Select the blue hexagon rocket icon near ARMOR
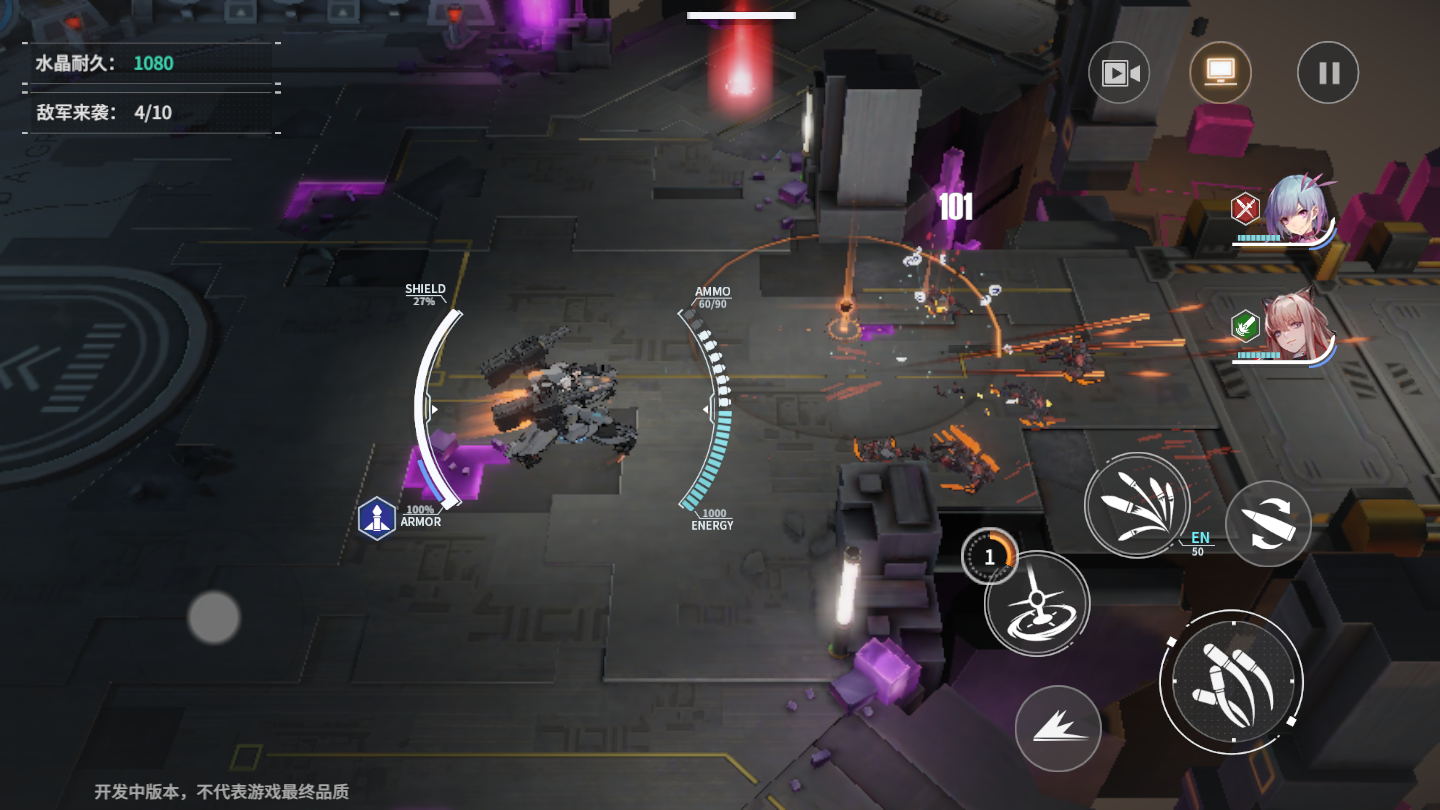The image size is (1440, 810). tap(377, 518)
